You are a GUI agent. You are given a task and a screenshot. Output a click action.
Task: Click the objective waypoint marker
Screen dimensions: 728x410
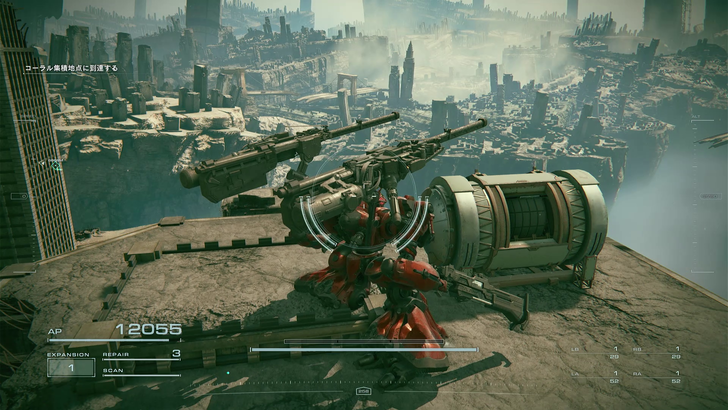tap(56, 164)
